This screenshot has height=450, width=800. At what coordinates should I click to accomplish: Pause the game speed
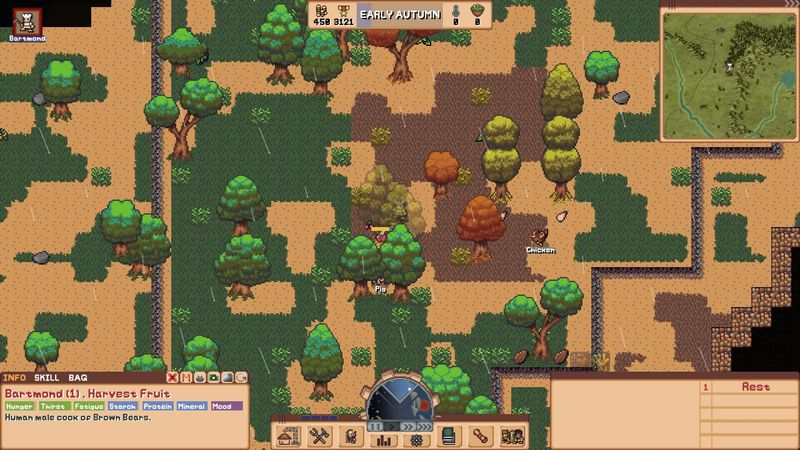(377, 426)
